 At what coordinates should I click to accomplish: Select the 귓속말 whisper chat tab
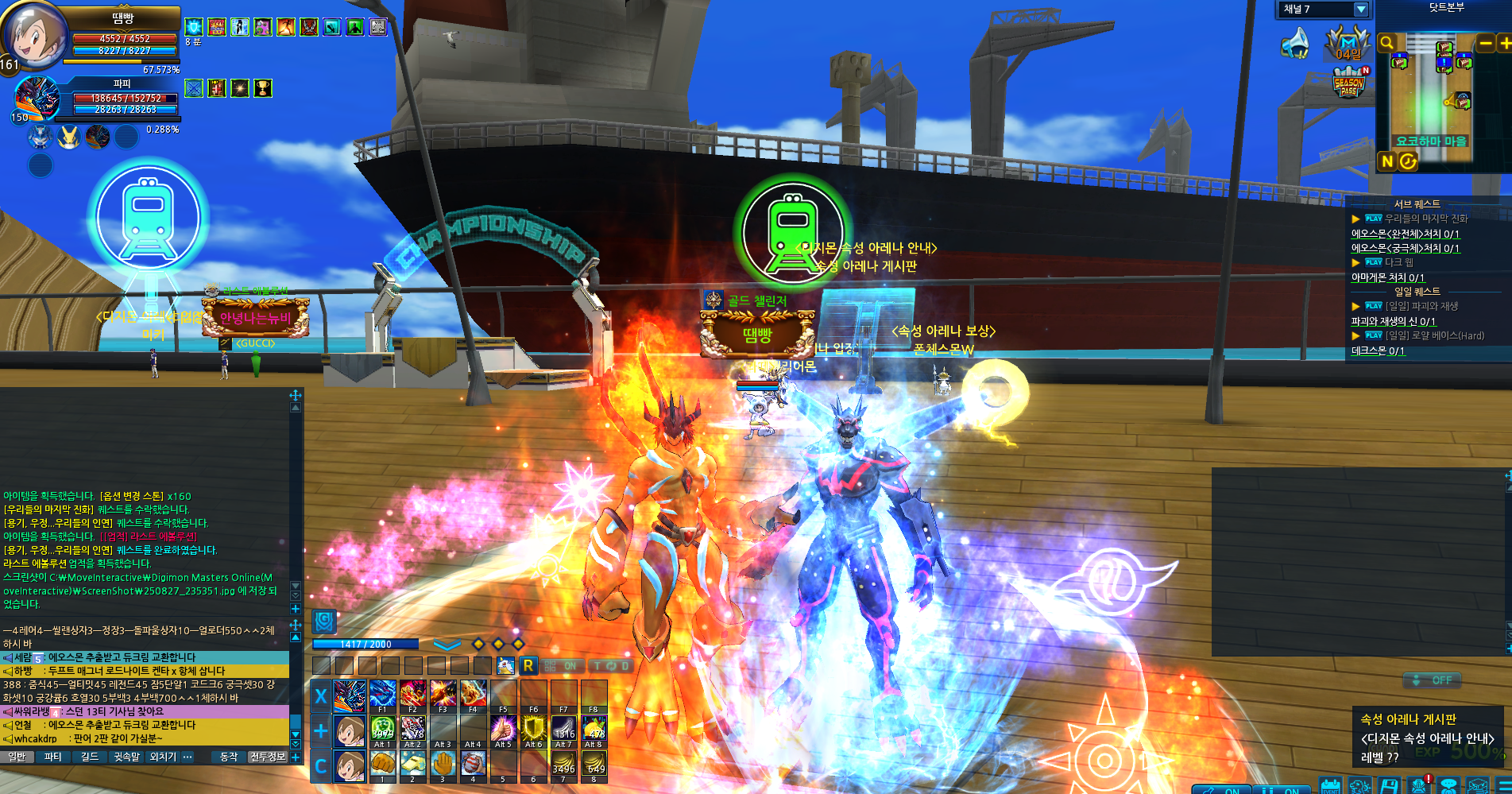click(x=126, y=757)
